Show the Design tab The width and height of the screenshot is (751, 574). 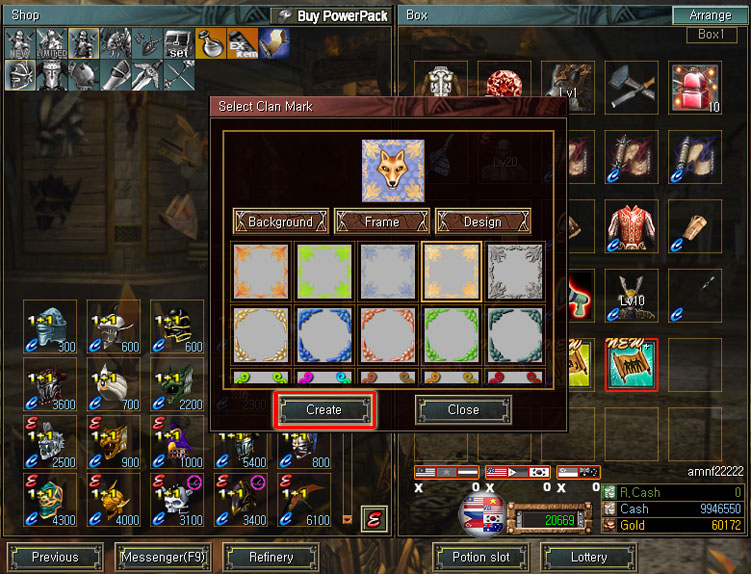click(482, 222)
